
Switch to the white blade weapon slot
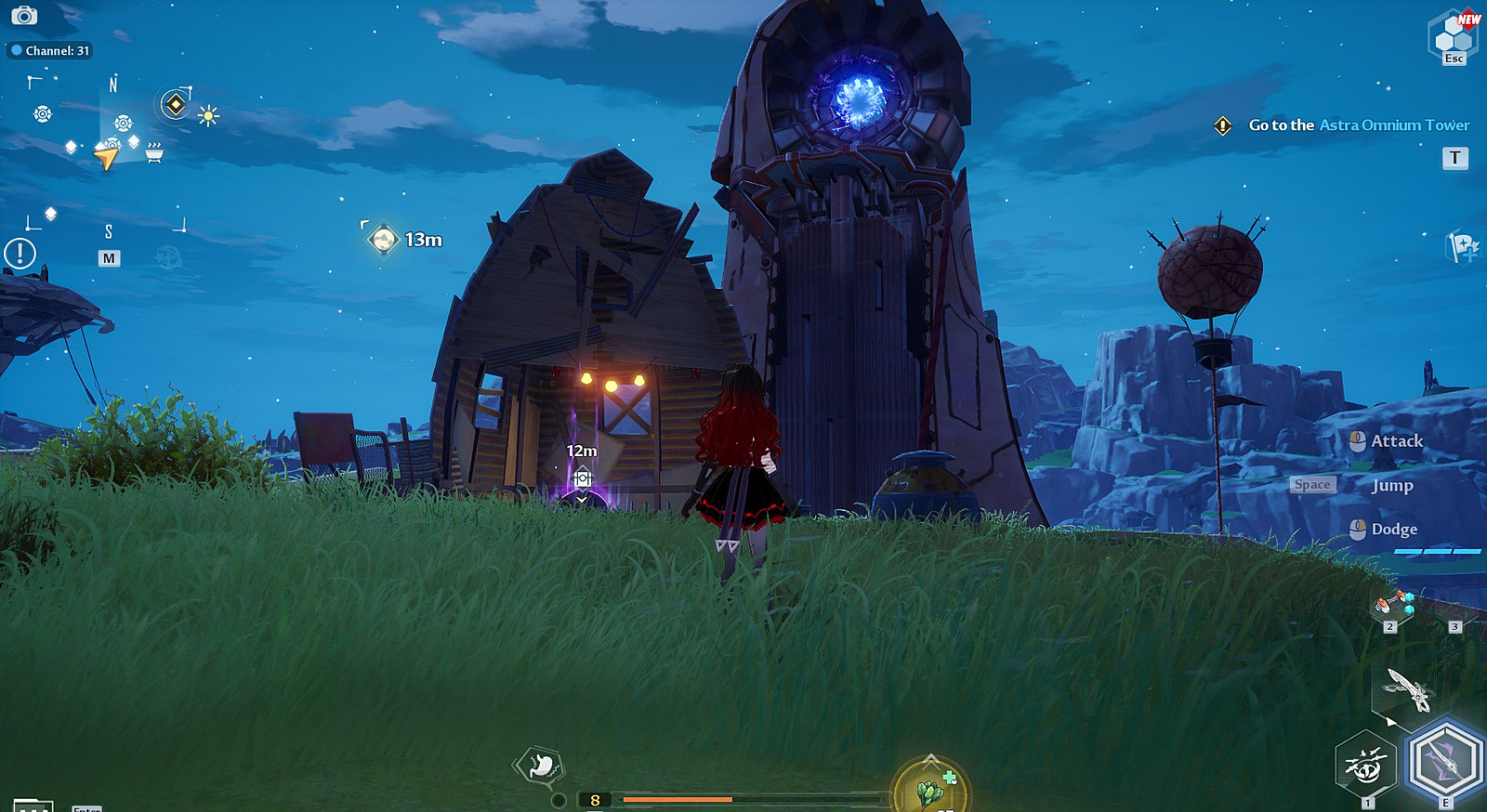[x=1407, y=689]
